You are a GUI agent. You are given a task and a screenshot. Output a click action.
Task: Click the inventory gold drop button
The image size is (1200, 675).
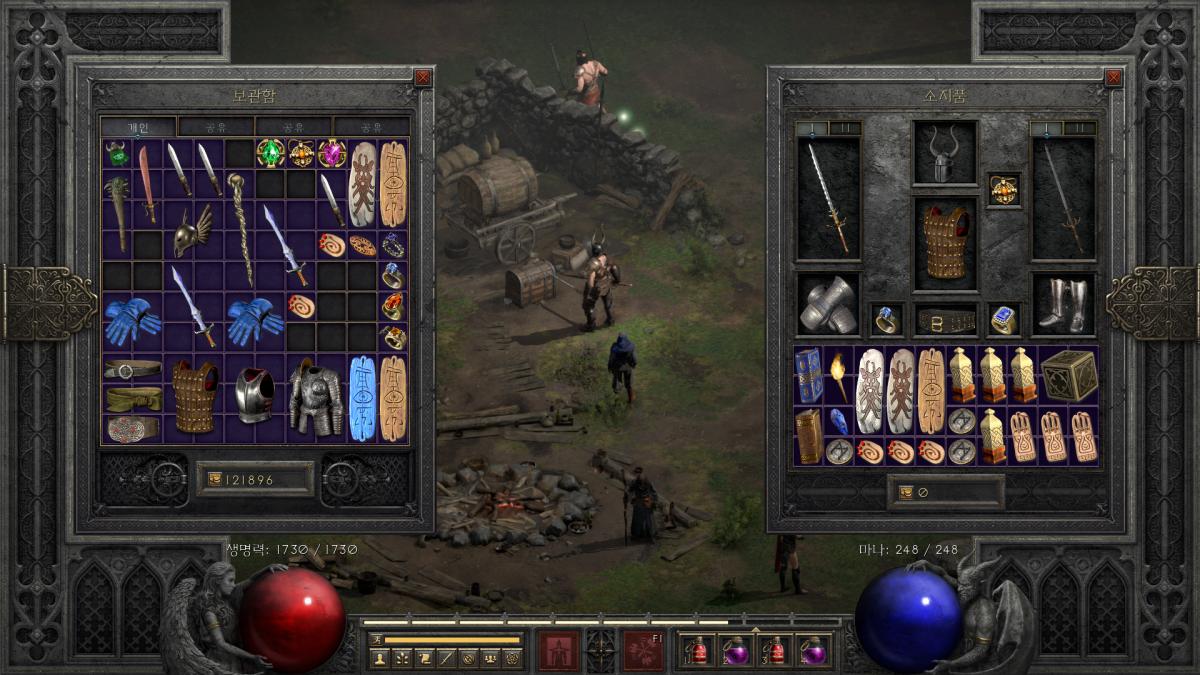[905, 492]
